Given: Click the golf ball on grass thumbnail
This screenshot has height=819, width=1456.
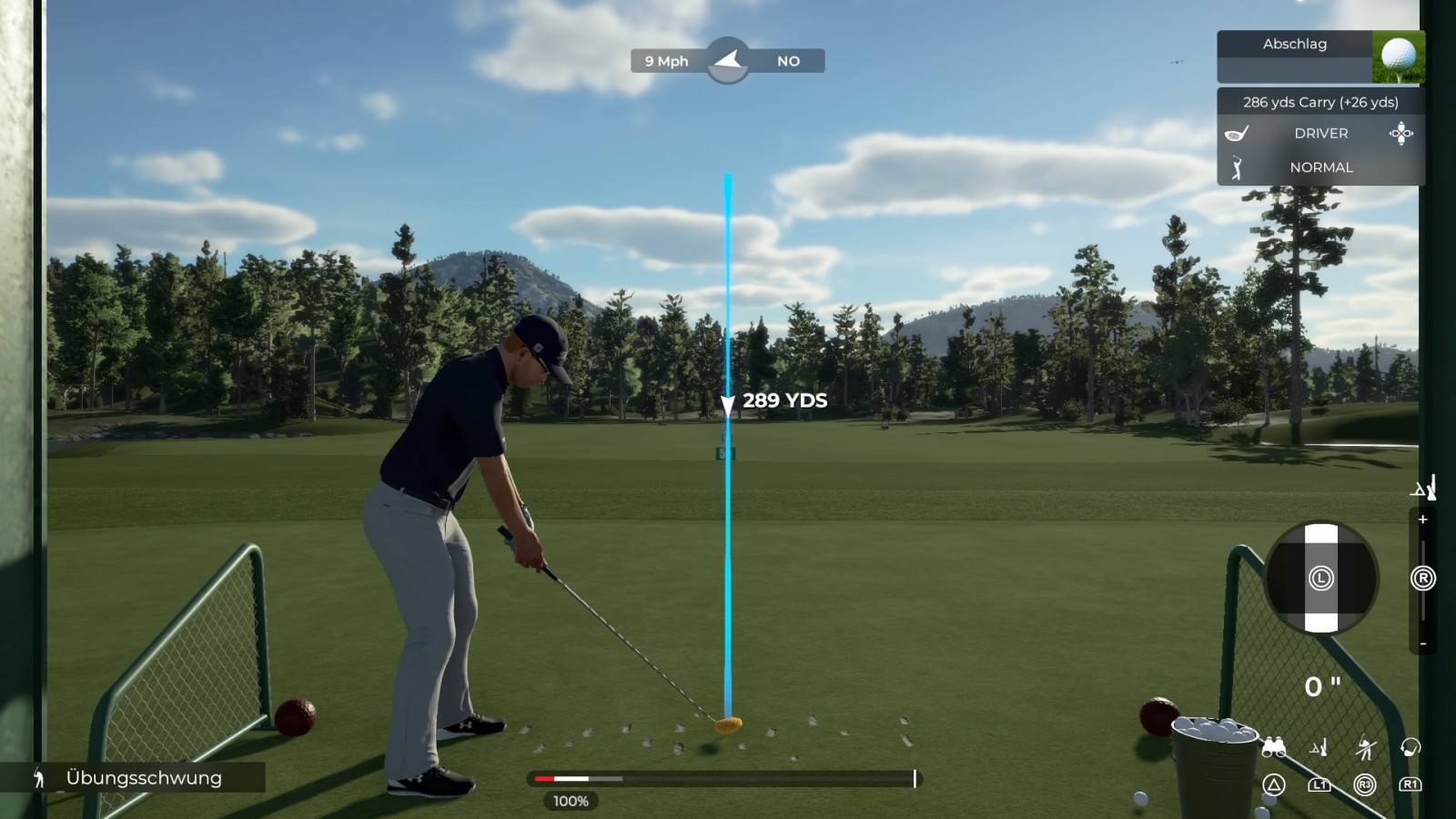Looking at the screenshot, I should point(1398,56).
